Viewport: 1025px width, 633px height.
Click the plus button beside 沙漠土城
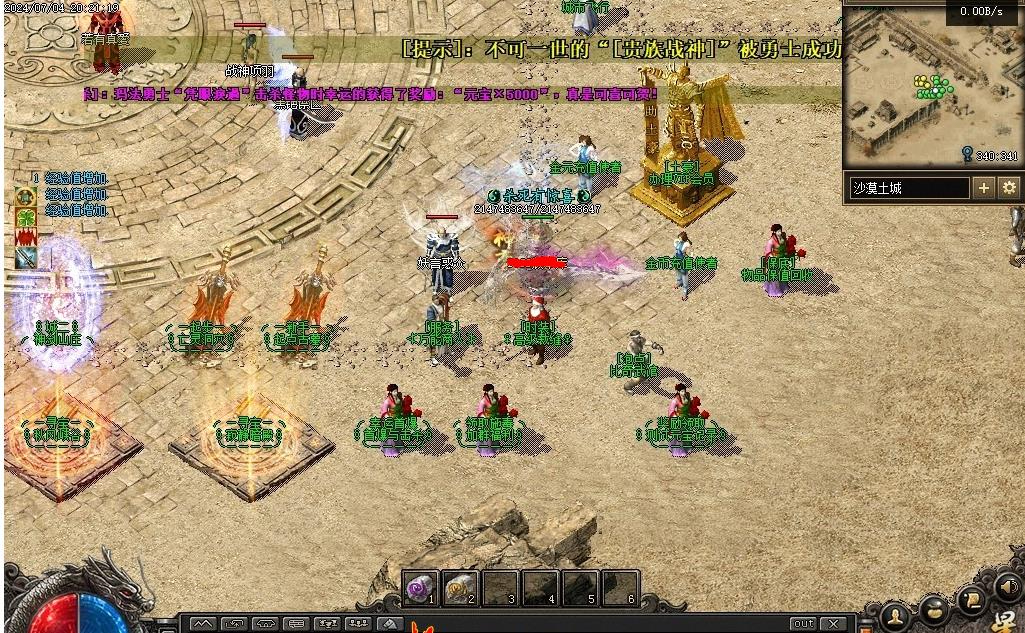point(984,187)
